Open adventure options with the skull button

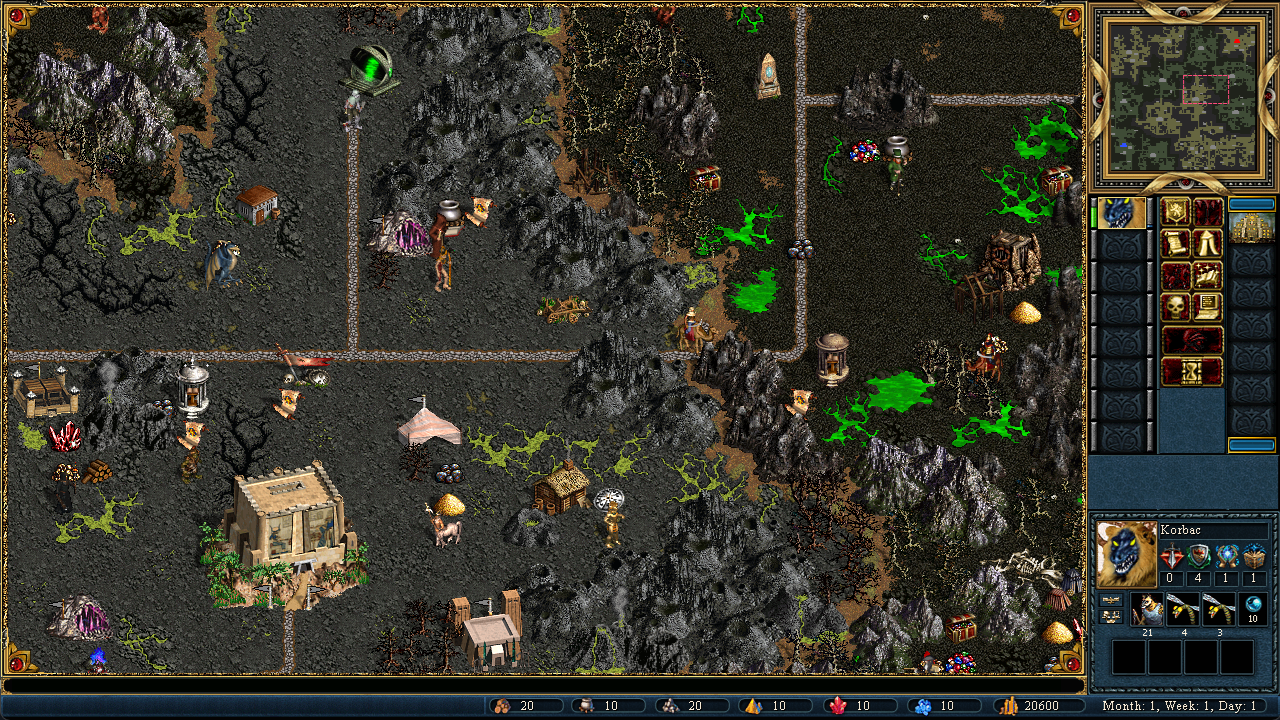pyautogui.click(x=1175, y=306)
